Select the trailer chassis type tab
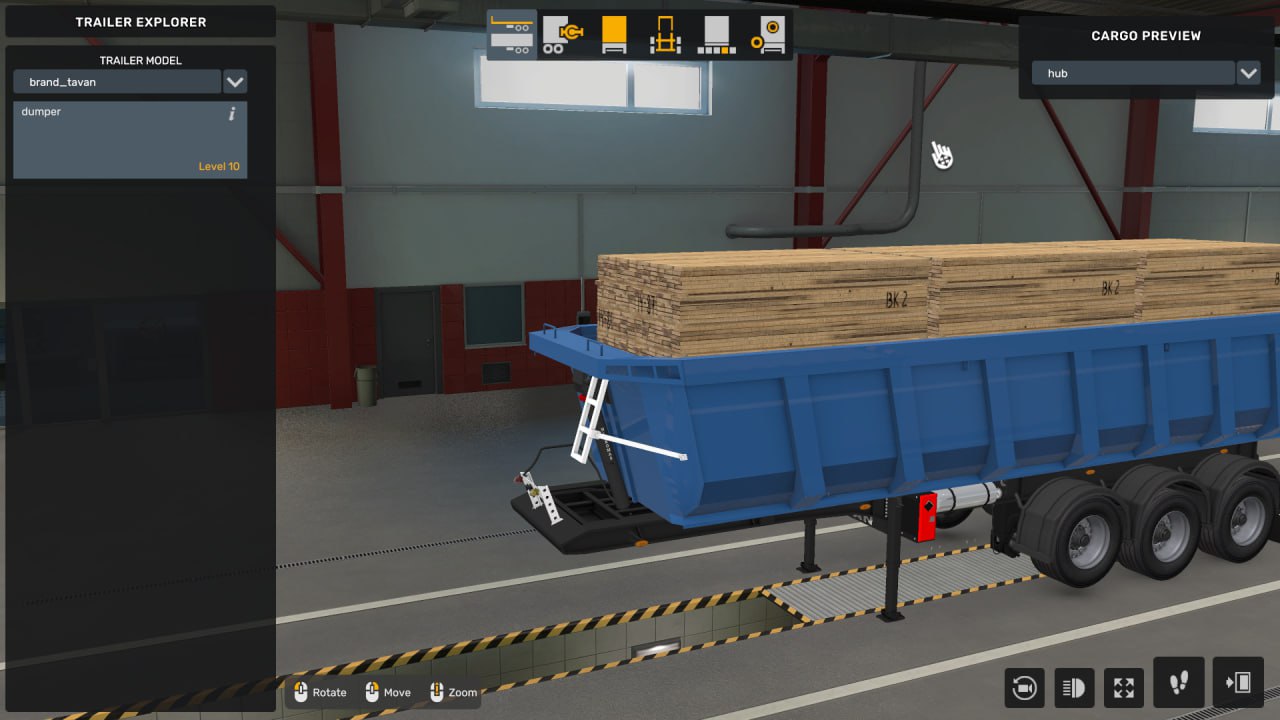1280x720 pixels. click(x=513, y=35)
